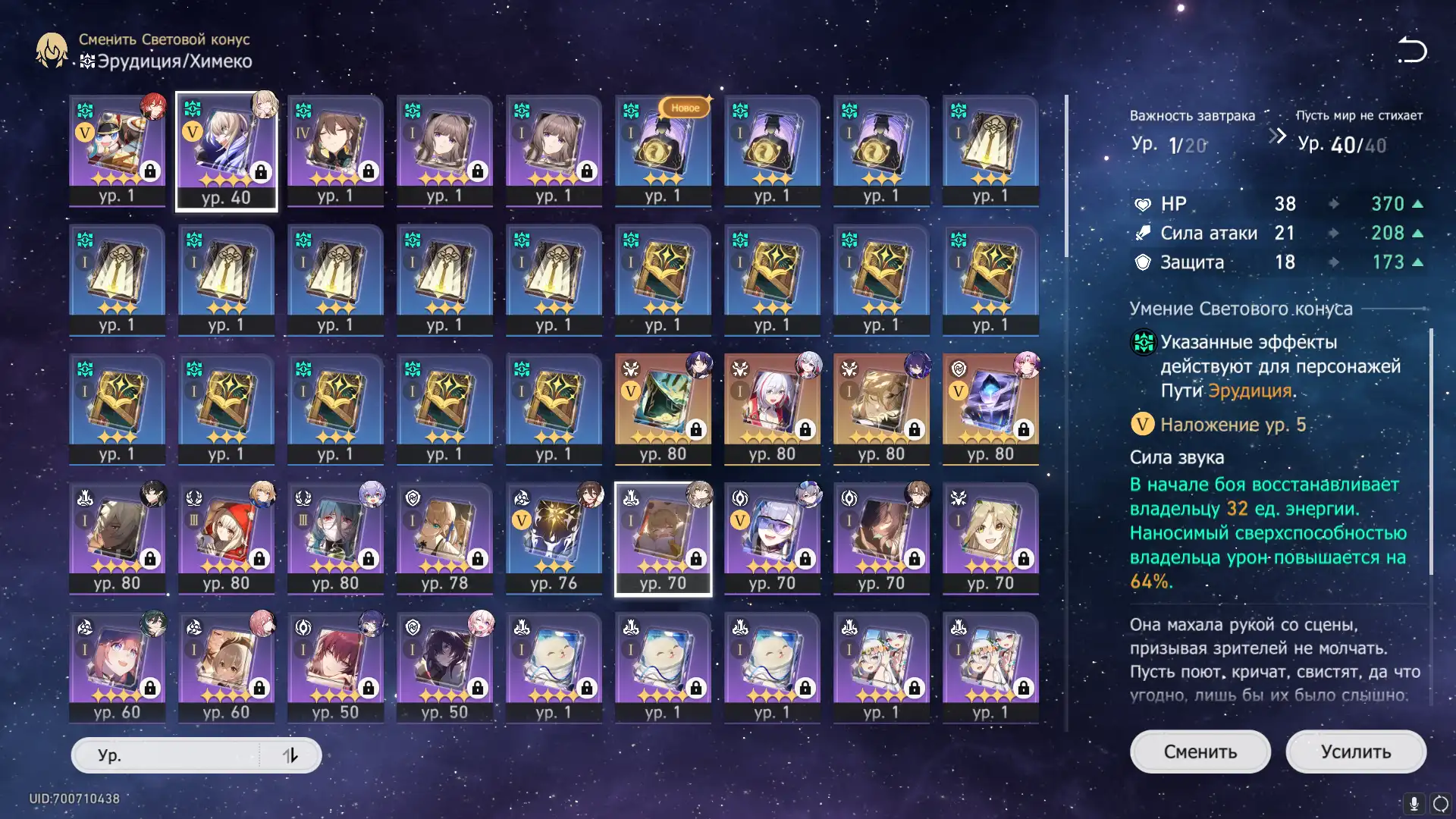Image resolution: width=1456 pixels, height=819 pixels.
Task: Go back using the return arrow
Action: click(x=1412, y=50)
